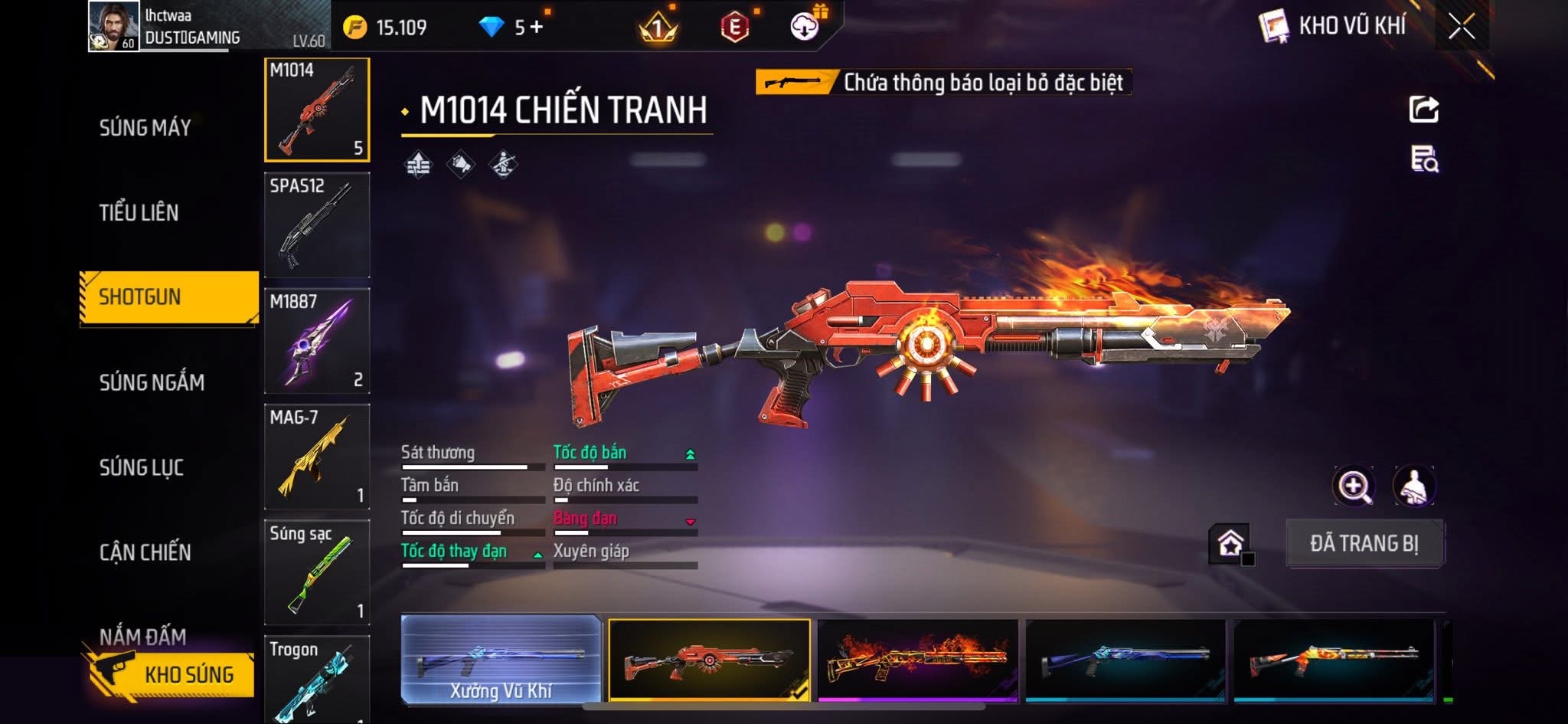Screen dimensions: 1568x724
Task: Click the share arrow icon
Action: click(1424, 110)
